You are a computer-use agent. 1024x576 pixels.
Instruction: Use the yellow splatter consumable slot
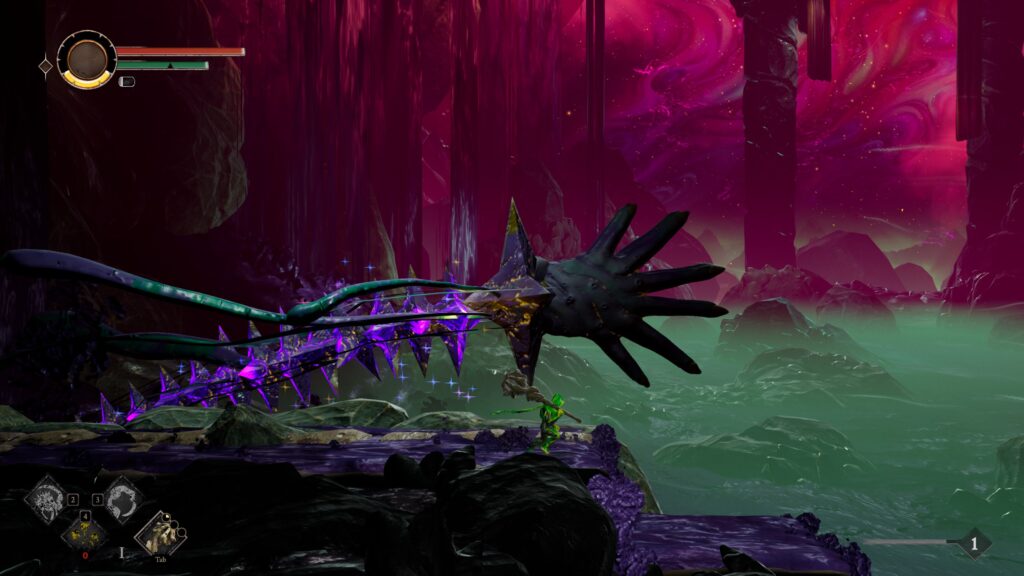pos(84,533)
